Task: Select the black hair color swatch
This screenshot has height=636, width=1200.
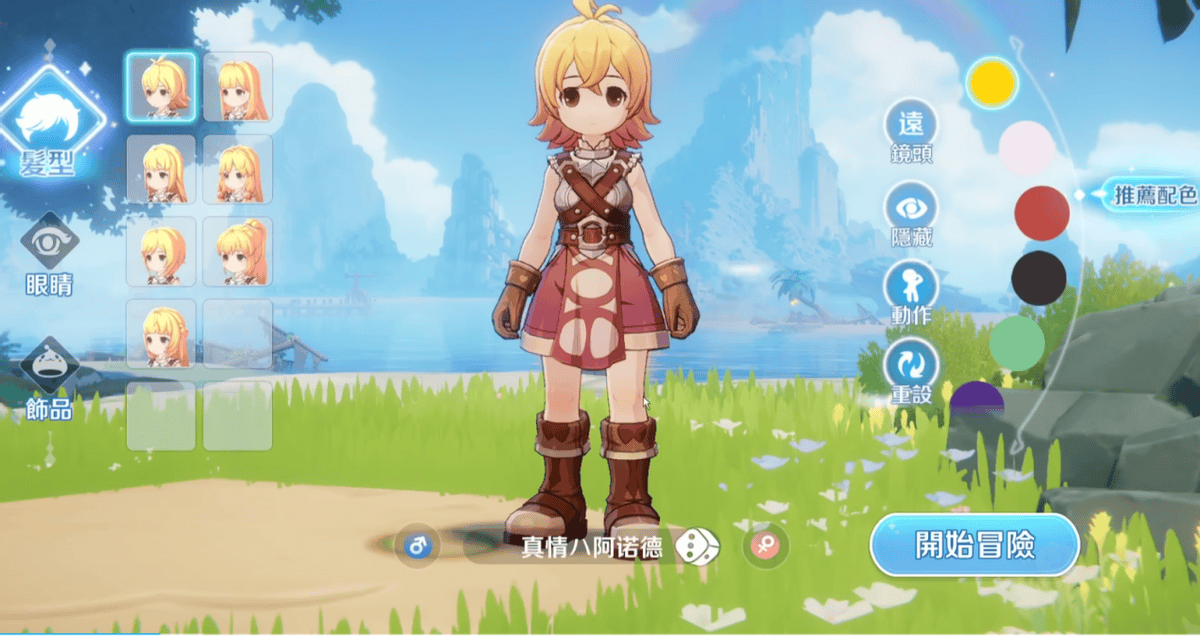Action: point(1039,278)
